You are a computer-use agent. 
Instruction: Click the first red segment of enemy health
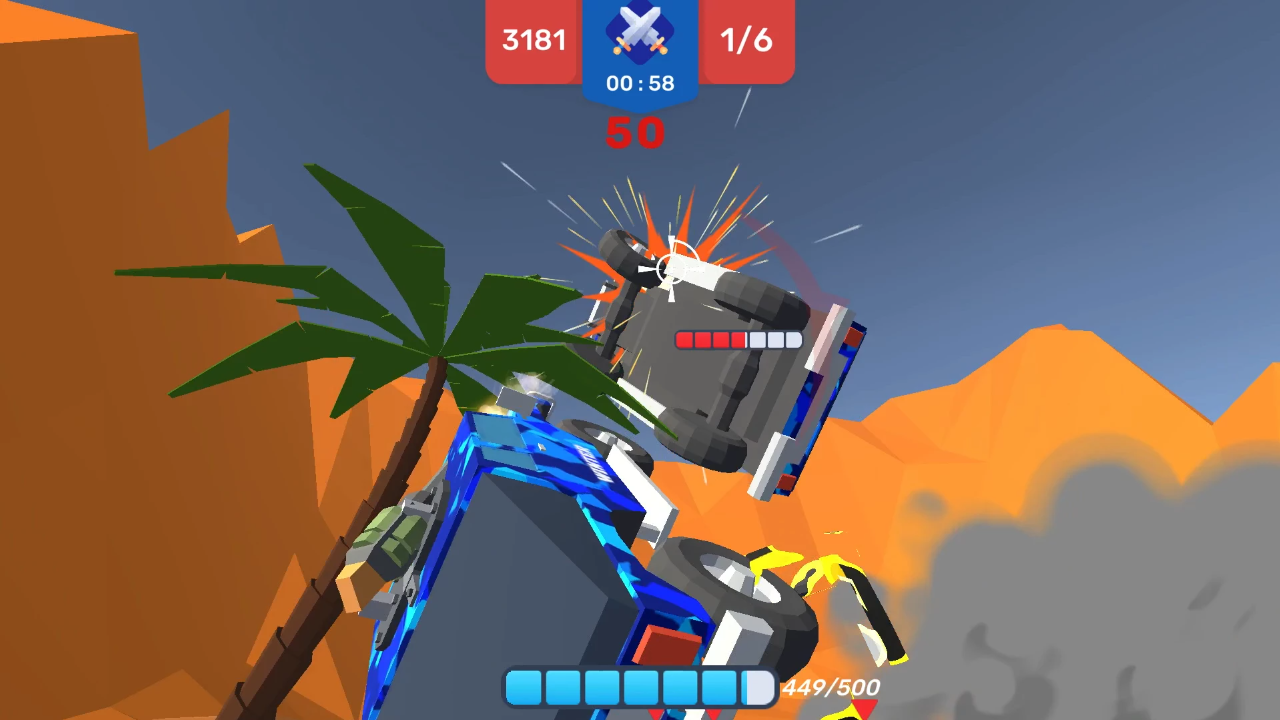point(683,339)
